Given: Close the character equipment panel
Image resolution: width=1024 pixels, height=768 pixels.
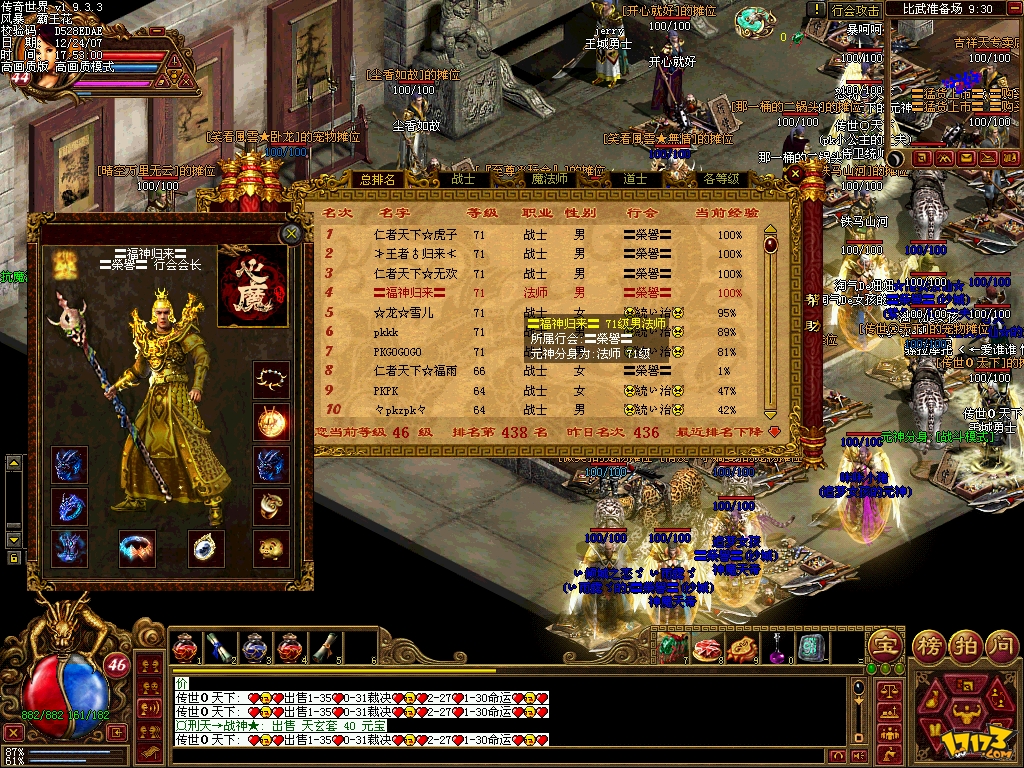Looking at the screenshot, I should (x=291, y=234).
